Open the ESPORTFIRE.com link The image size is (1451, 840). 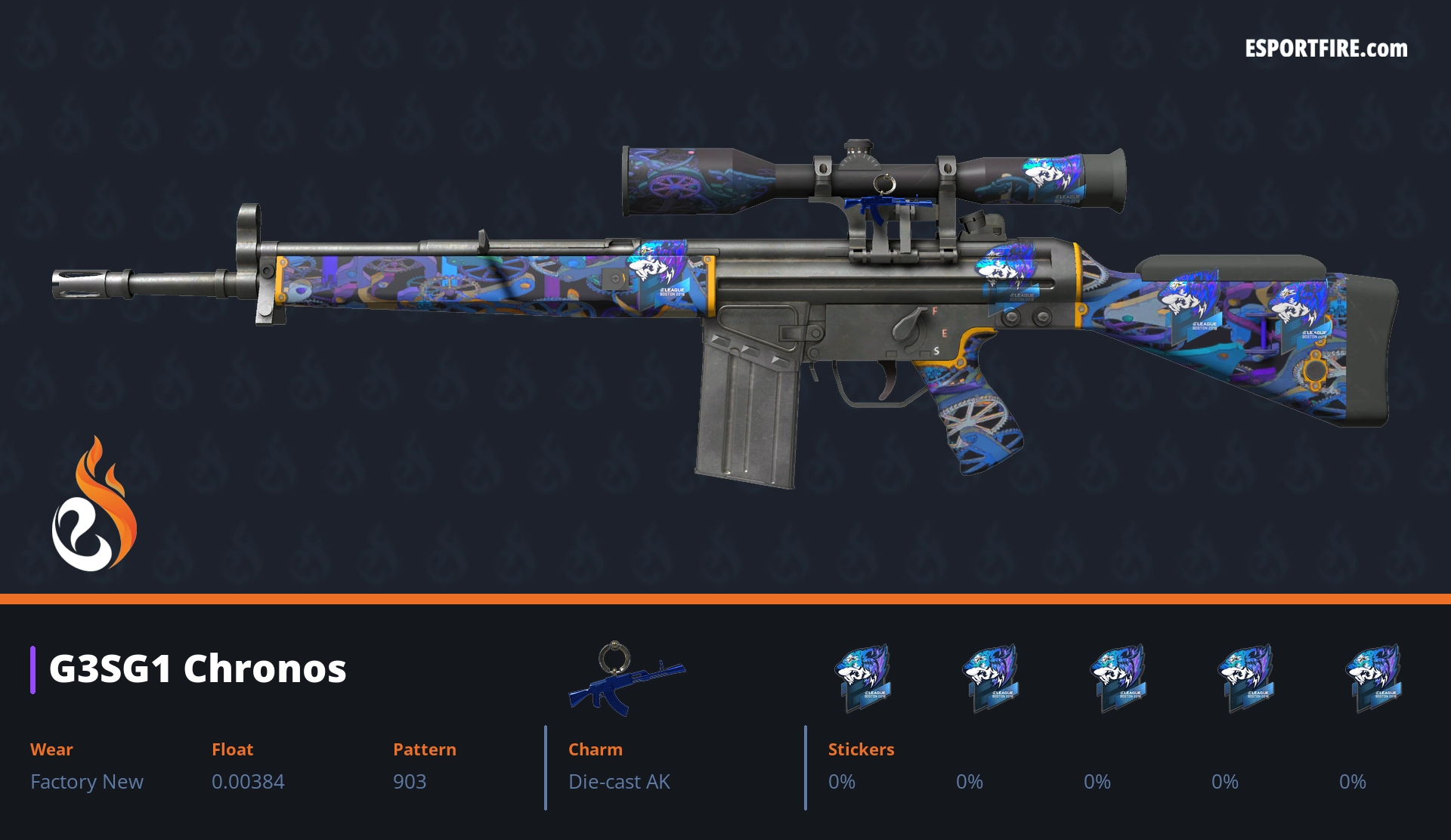1326,49
